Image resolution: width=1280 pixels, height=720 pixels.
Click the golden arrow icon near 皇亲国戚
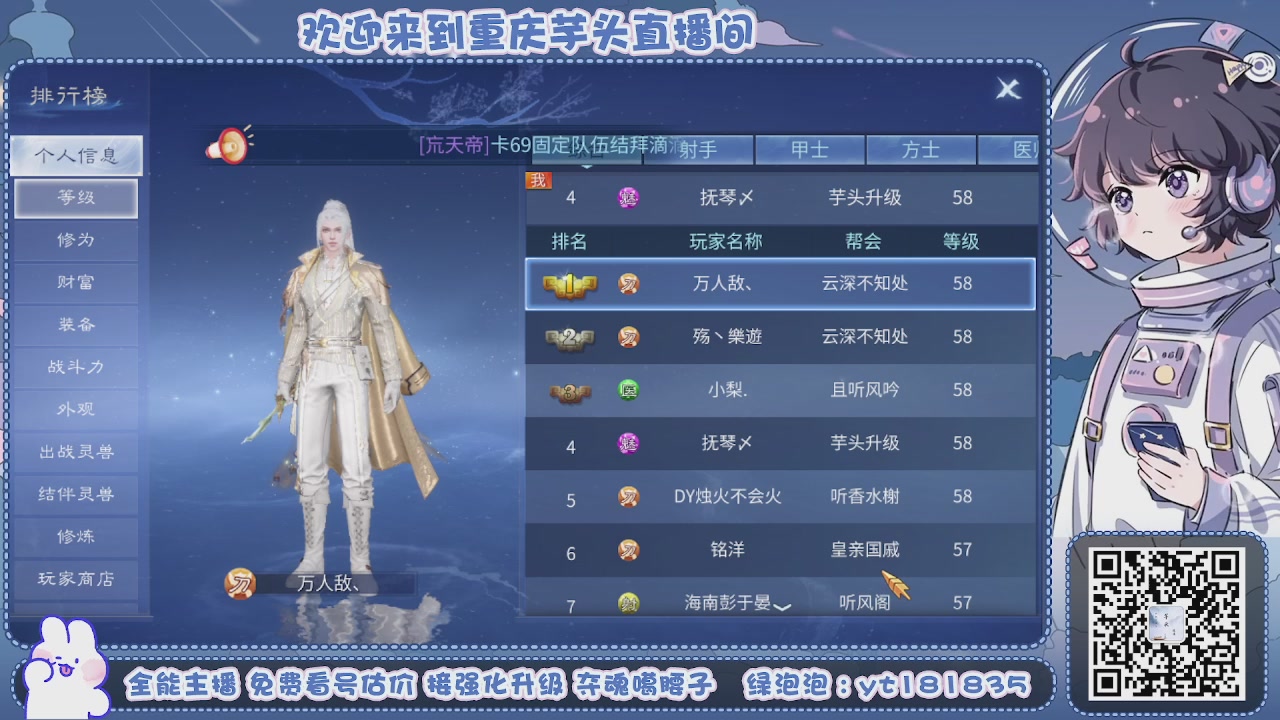[897, 587]
